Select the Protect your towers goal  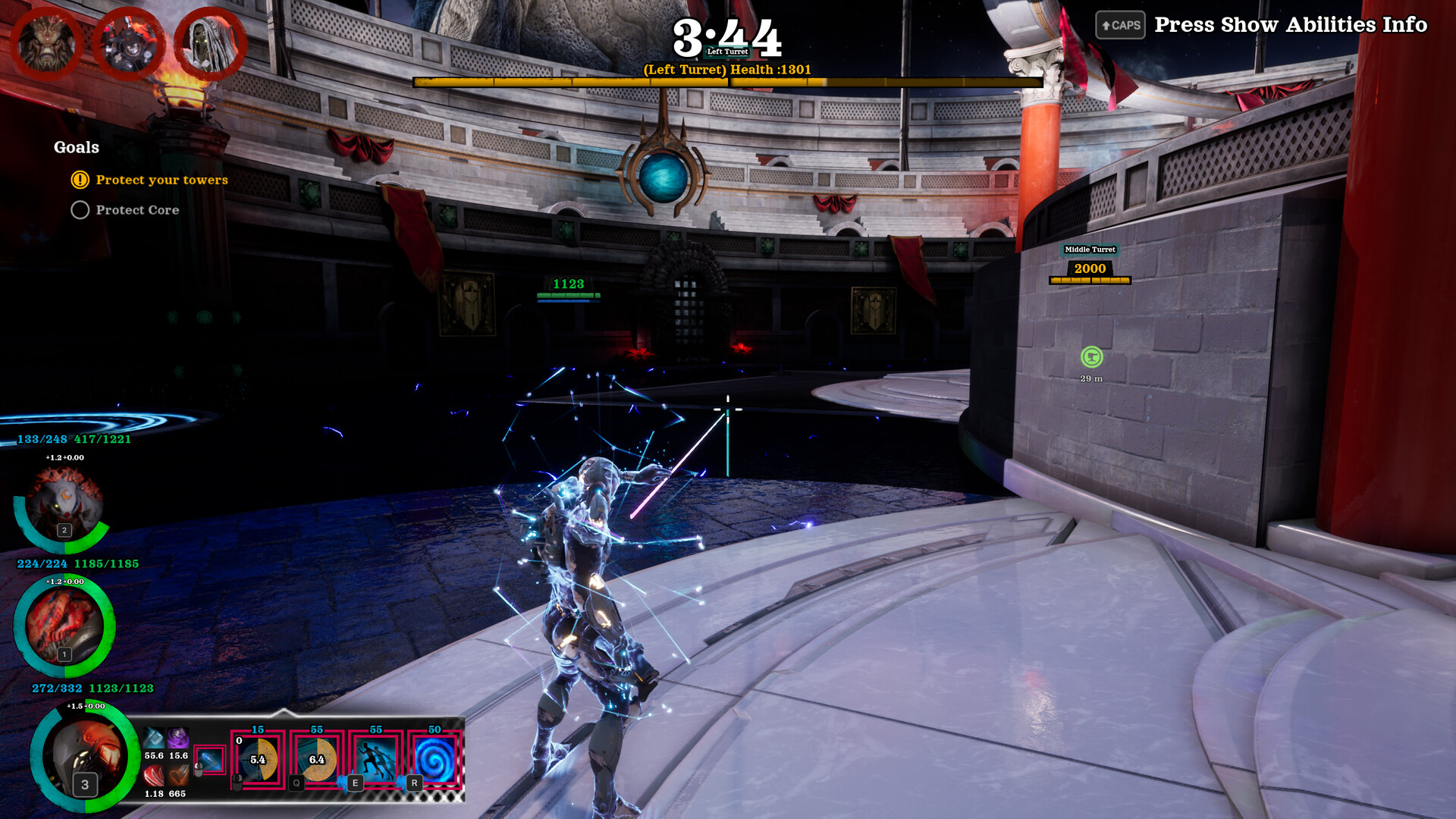coord(162,180)
